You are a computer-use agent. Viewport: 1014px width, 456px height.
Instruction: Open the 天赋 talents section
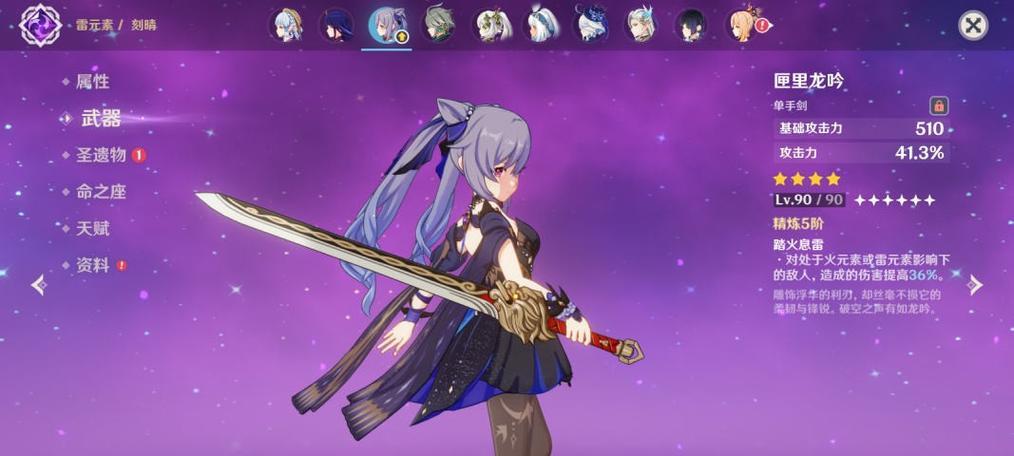(x=92, y=228)
